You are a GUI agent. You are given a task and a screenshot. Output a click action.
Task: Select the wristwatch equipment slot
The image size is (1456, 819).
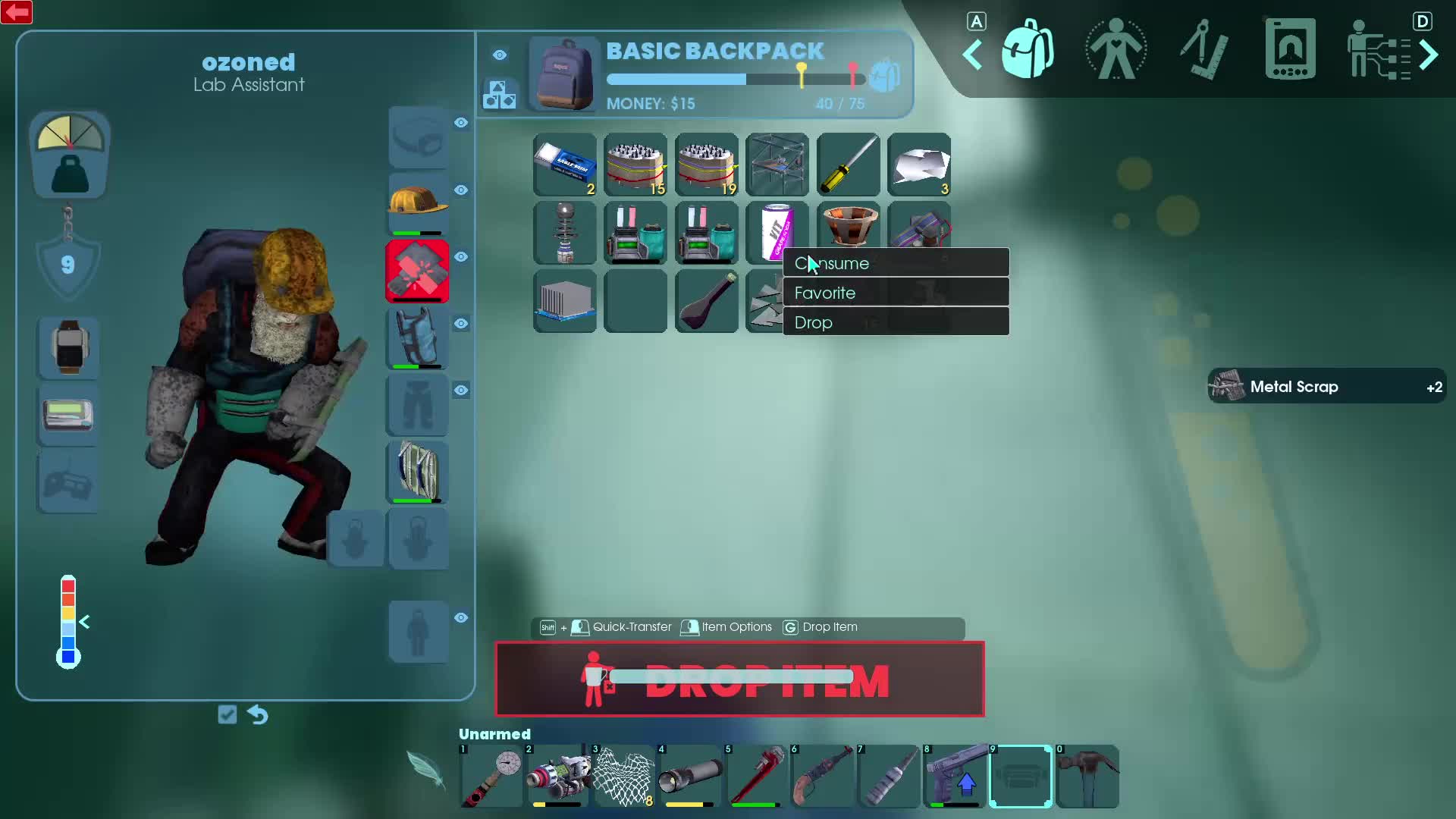tap(69, 347)
